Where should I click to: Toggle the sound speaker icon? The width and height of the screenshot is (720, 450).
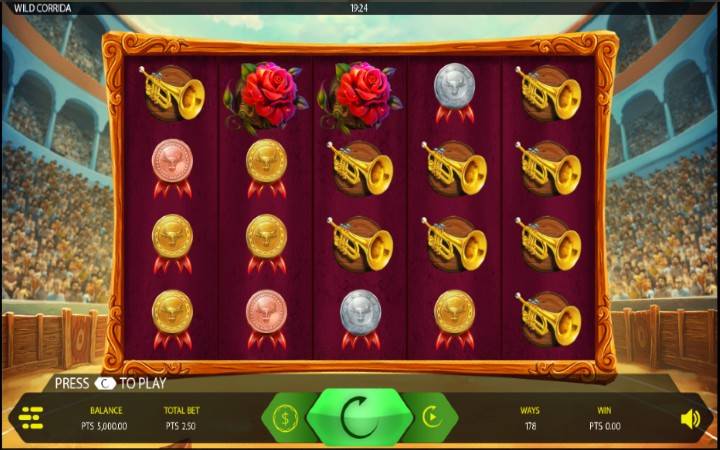[x=690, y=418]
